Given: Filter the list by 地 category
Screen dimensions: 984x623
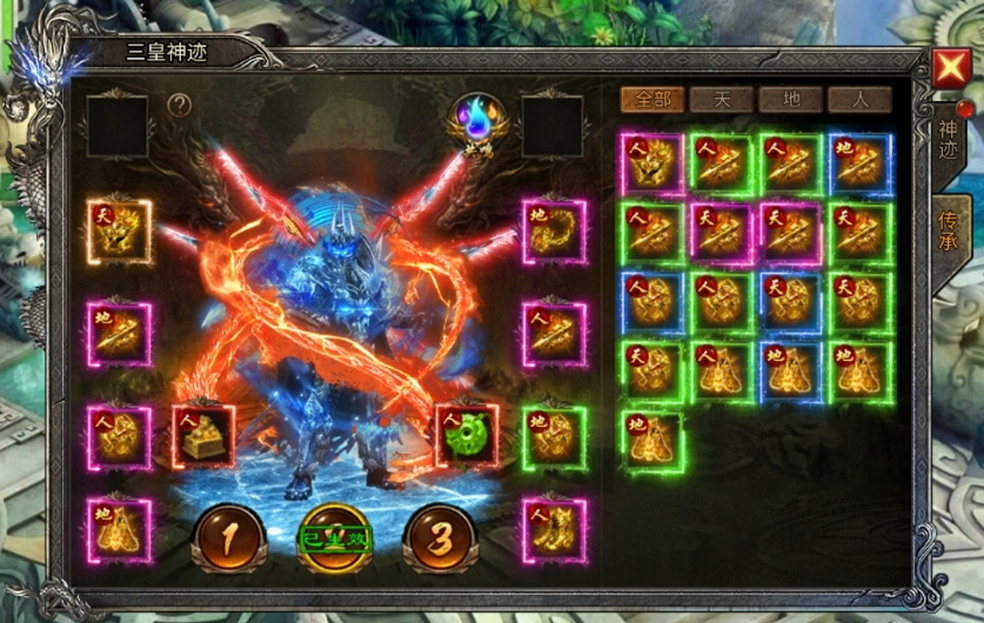Looking at the screenshot, I should pyautogui.click(x=790, y=99).
